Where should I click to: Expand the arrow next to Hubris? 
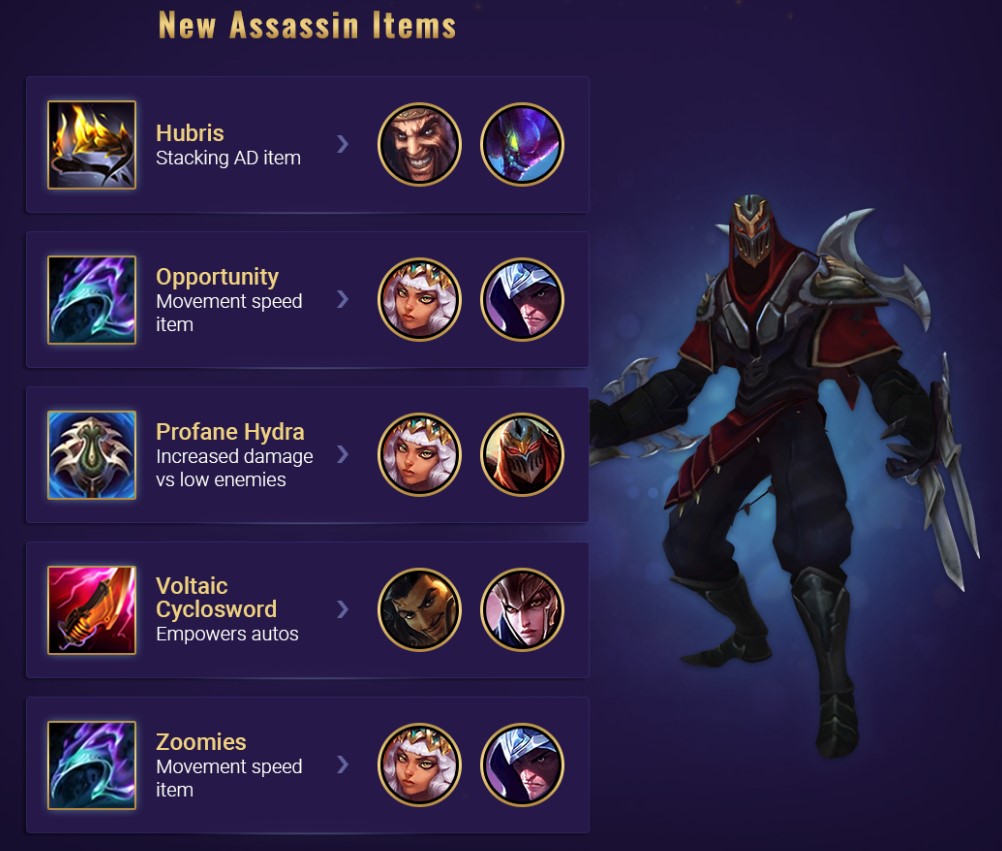tap(343, 145)
